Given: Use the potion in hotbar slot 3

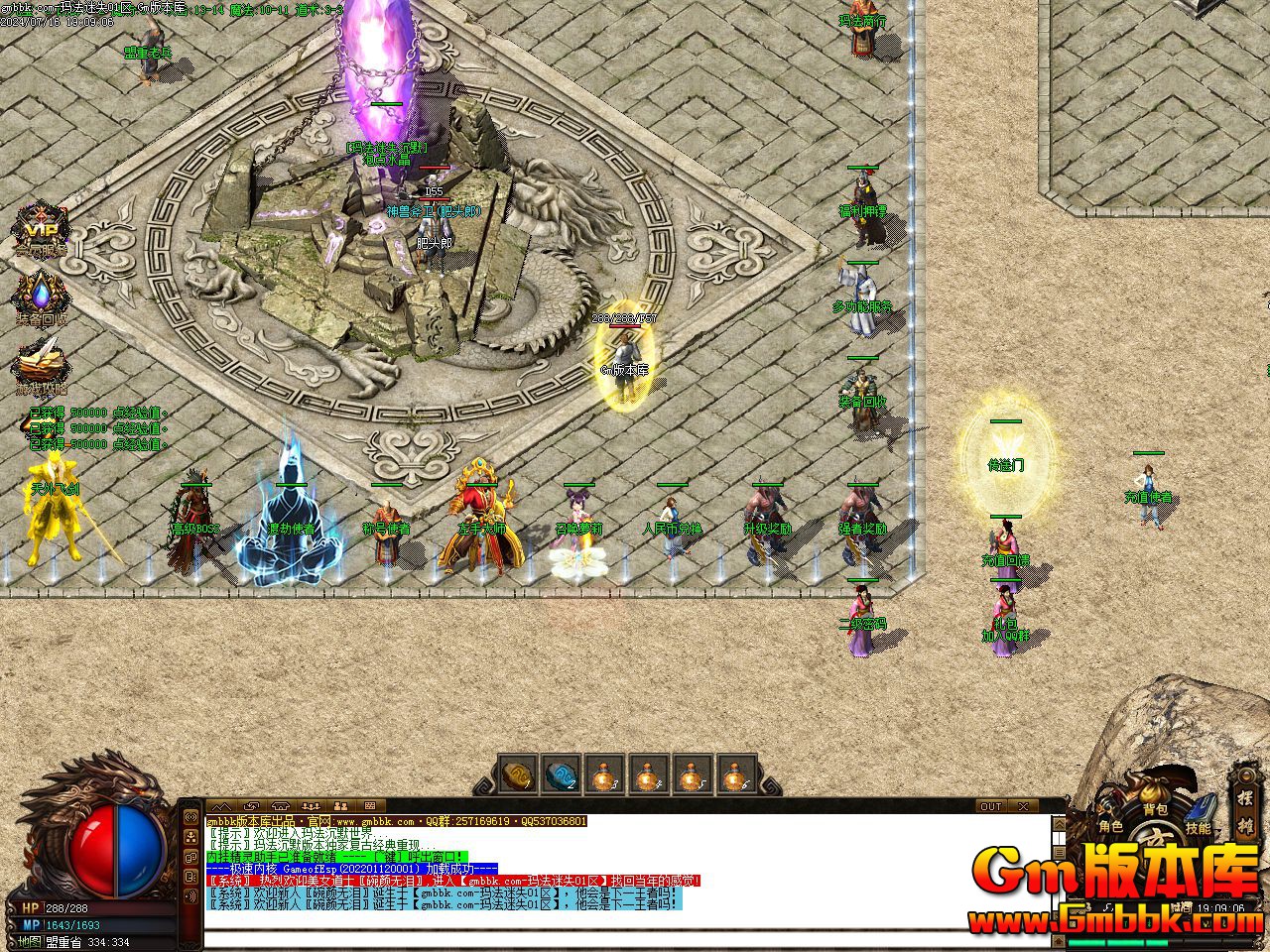Looking at the screenshot, I should [603, 774].
